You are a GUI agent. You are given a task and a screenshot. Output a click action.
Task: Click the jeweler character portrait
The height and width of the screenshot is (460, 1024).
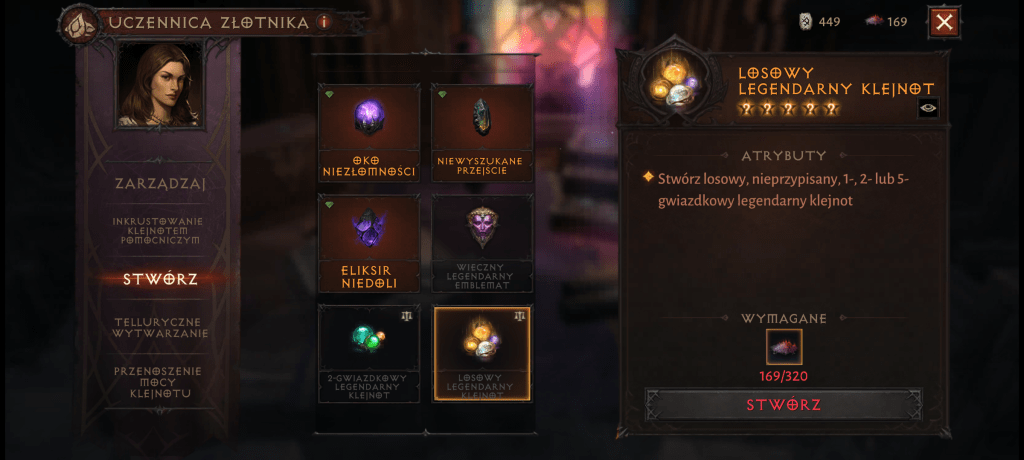point(154,91)
